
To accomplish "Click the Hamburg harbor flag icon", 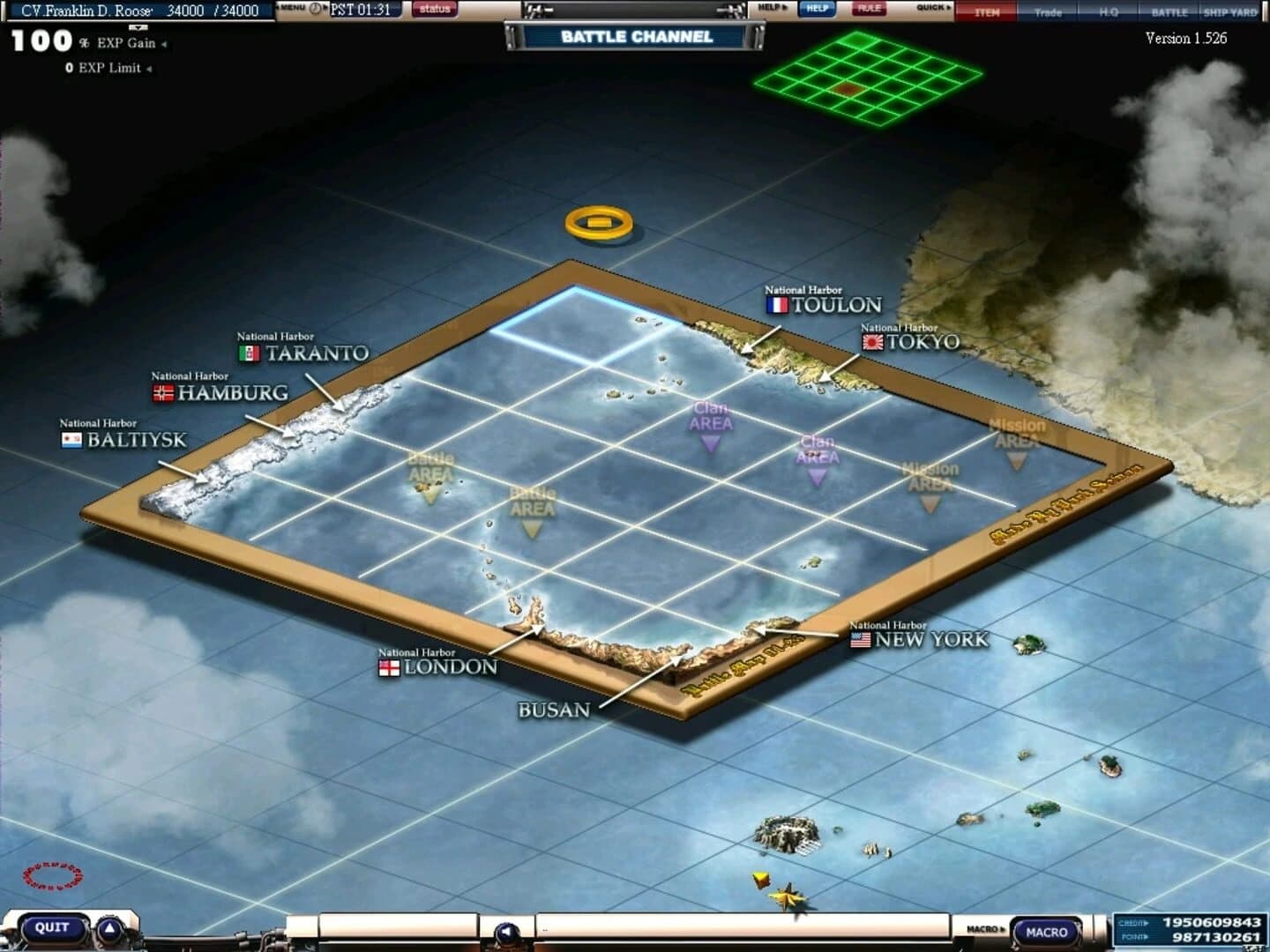I will point(165,392).
